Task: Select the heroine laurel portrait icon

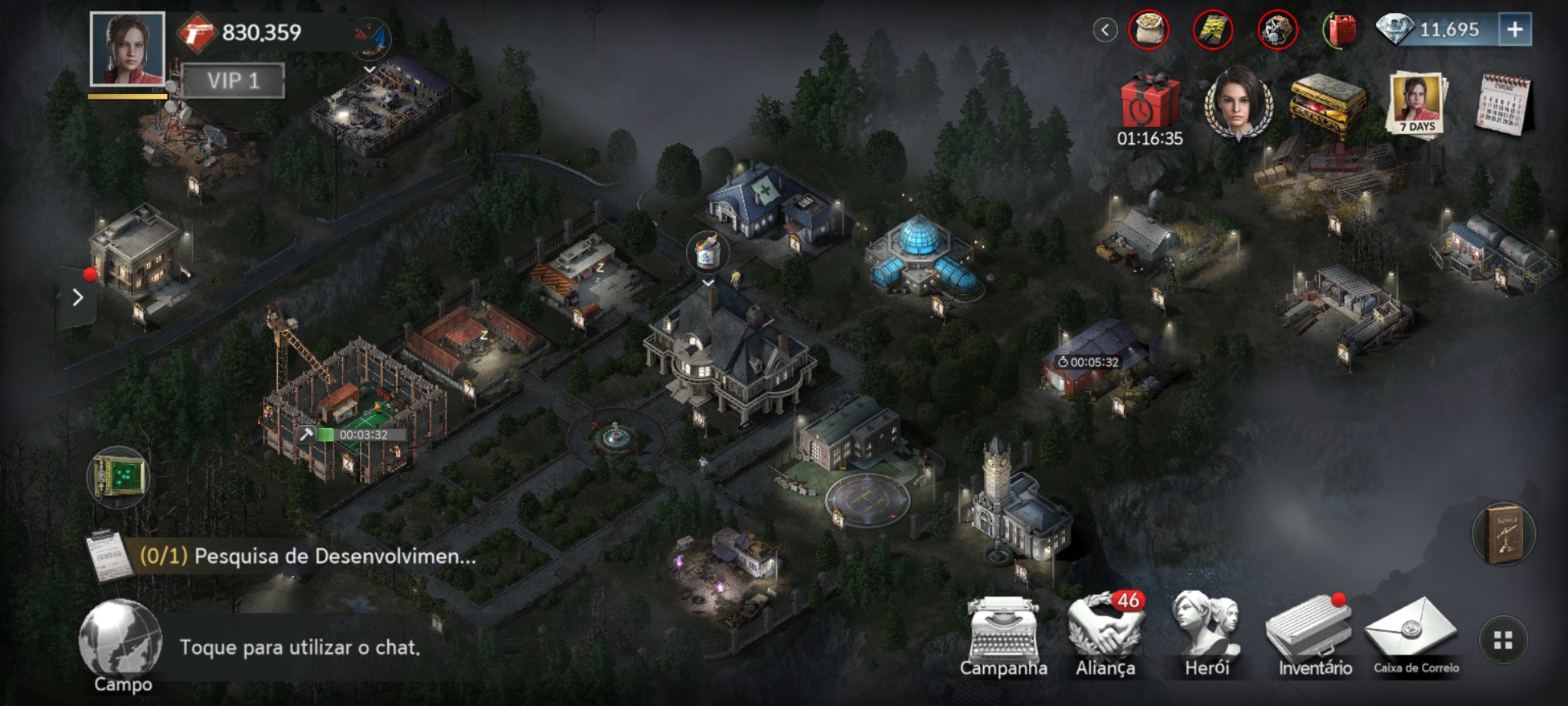Action: (x=1239, y=103)
